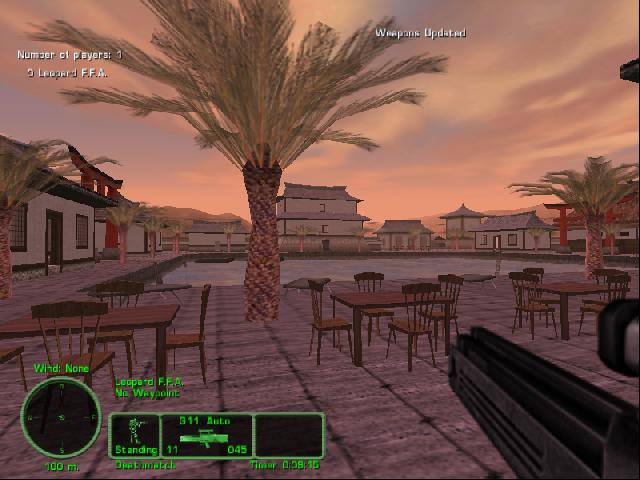This screenshot has height=480, width=640.
Task: Select the G11 Auto weapon panel
Action: [x=205, y=435]
